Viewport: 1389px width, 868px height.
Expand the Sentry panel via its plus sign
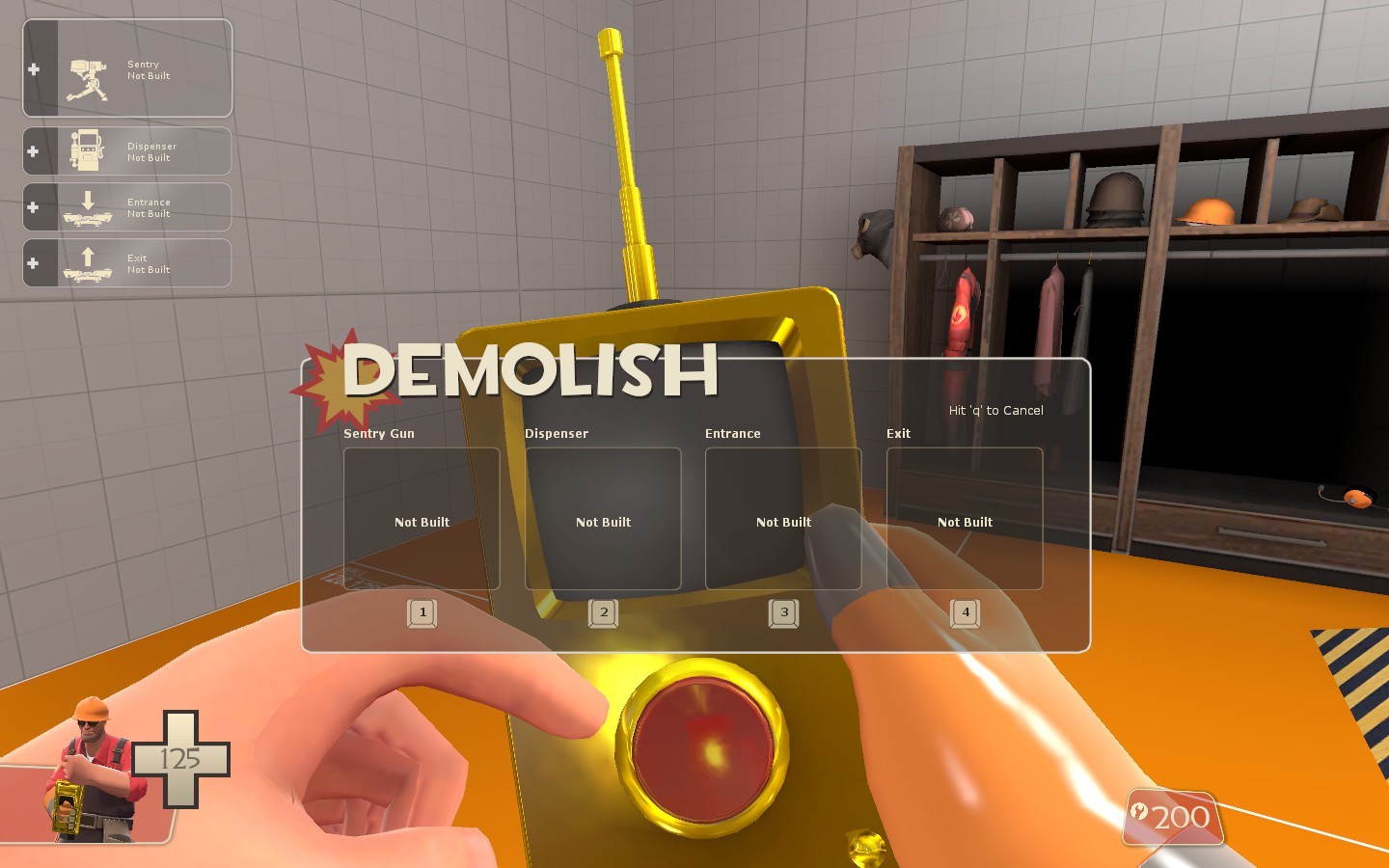click(35, 68)
